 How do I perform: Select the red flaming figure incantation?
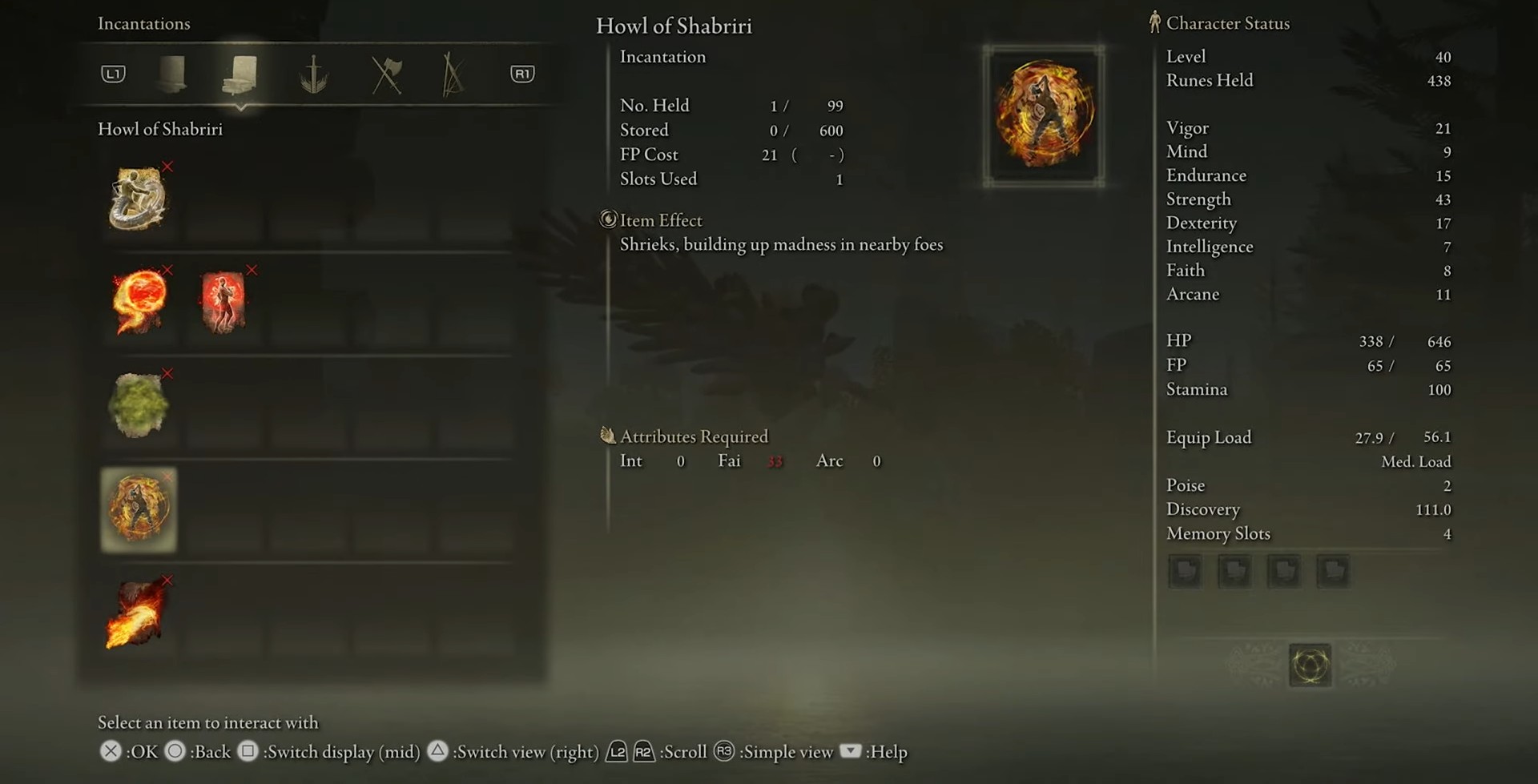[223, 301]
